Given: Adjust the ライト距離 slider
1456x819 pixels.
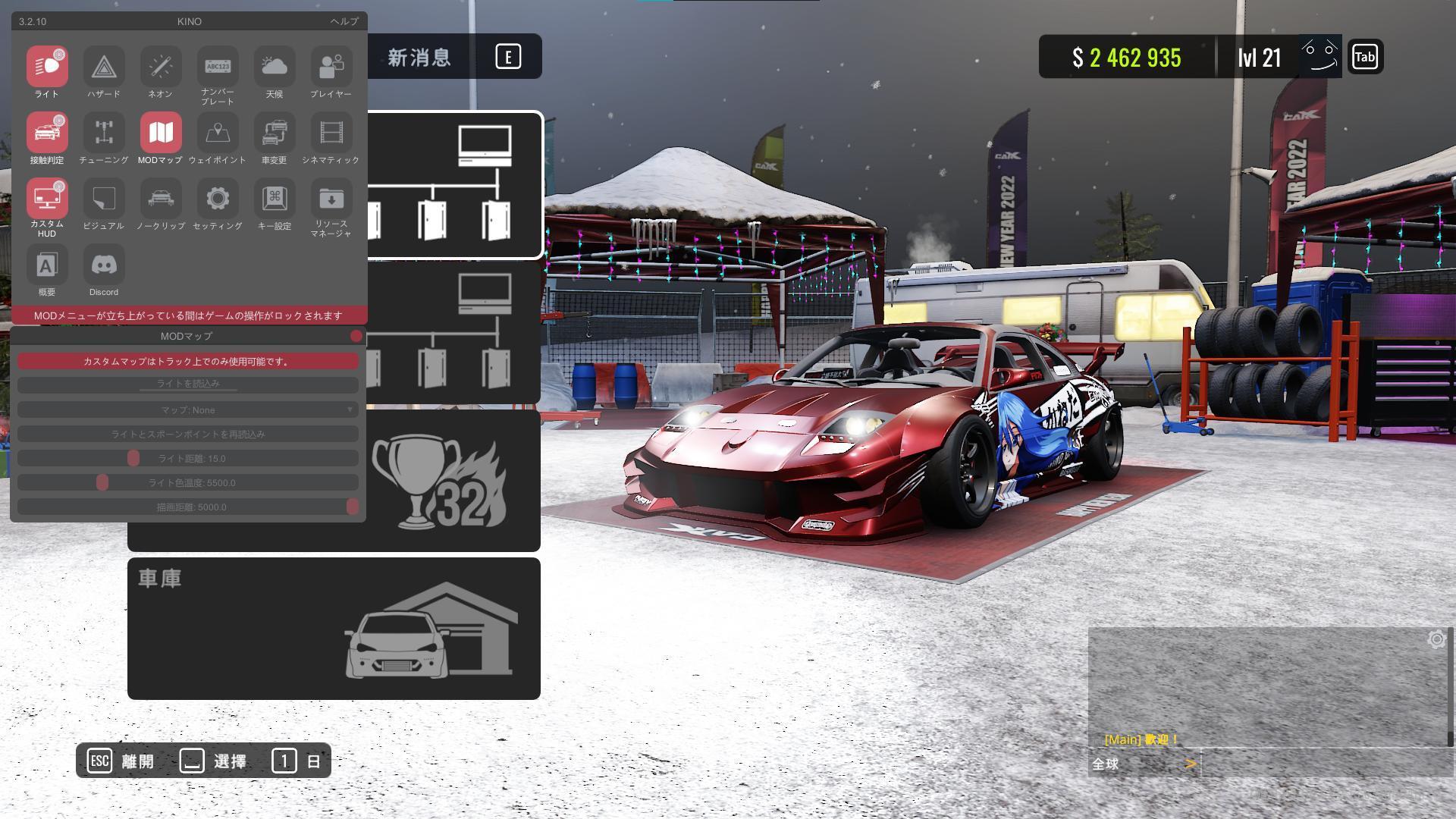Looking at the screenshot, I should click(135, 458).
